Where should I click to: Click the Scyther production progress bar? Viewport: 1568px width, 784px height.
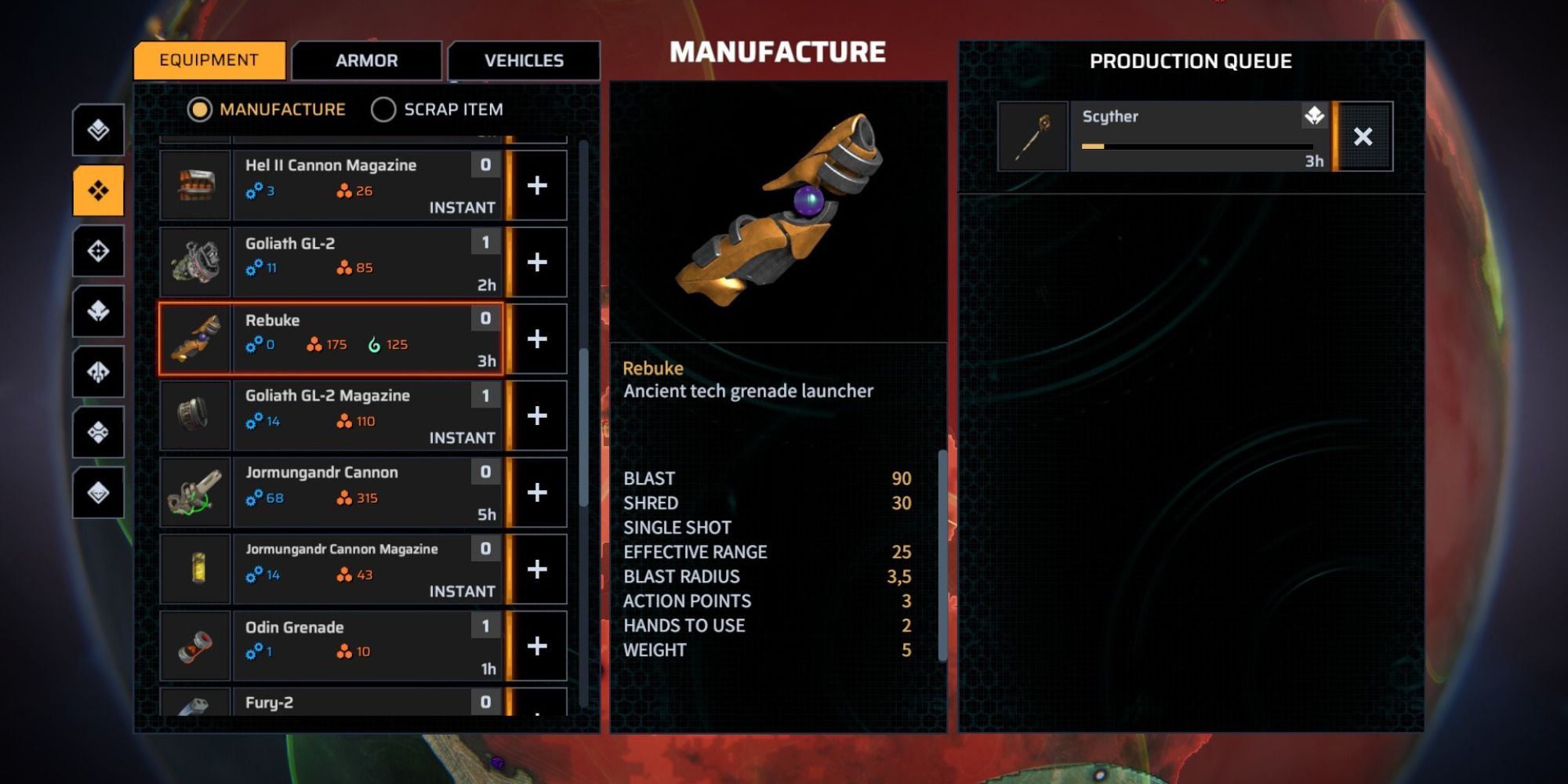1196,147
